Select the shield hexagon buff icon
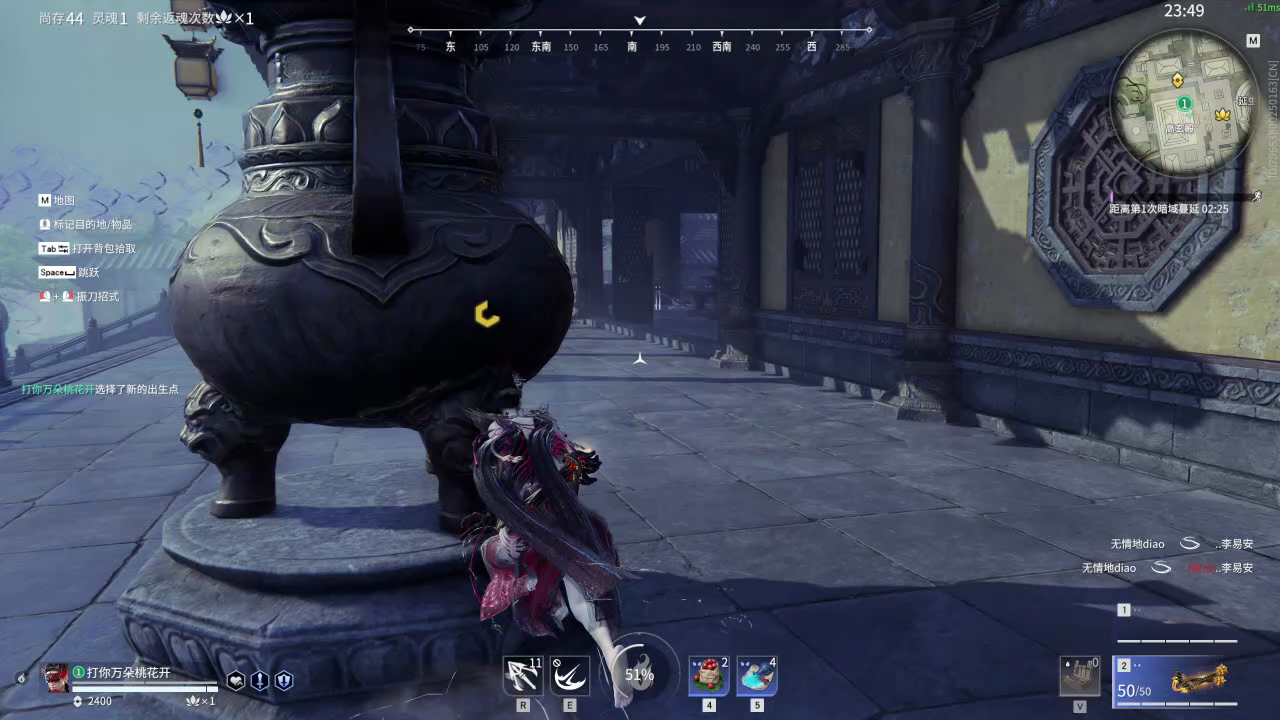Image resolution: width=1280 pixels, height=720 pixels. point(284,681)
